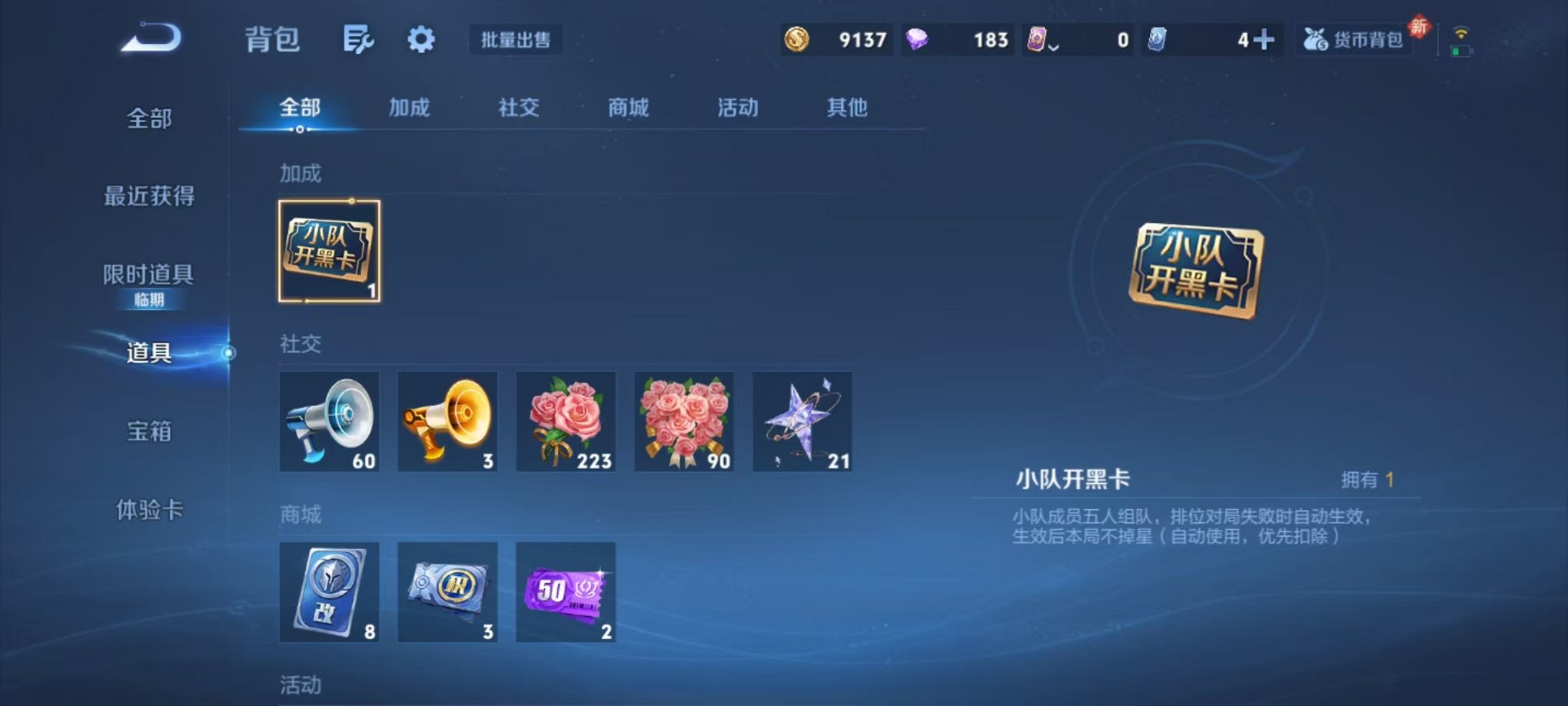Open the settings gear icon

tap(421, 37)
